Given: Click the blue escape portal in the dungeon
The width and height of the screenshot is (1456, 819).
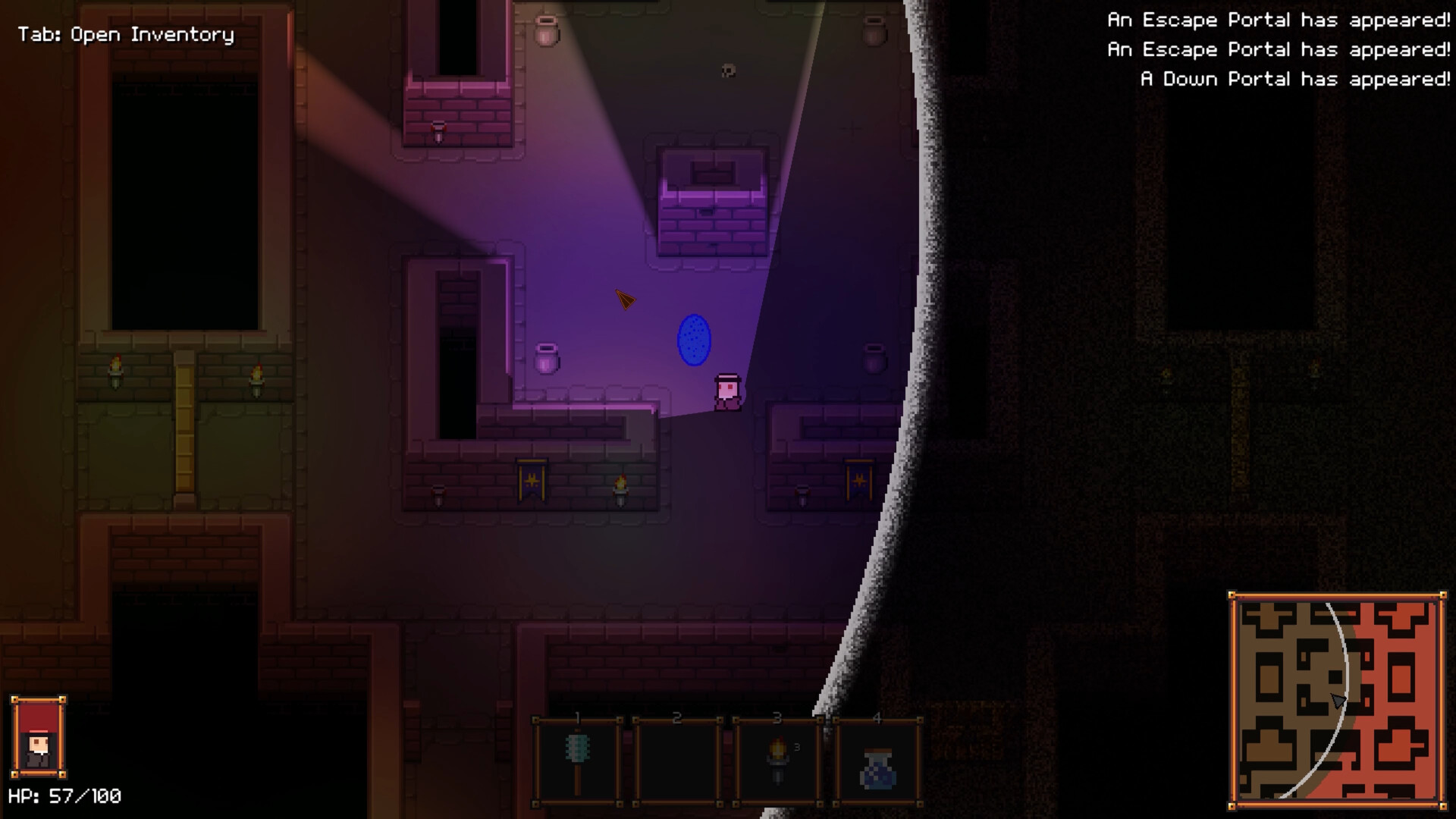Looking at the screenshot, I should 693,341.
